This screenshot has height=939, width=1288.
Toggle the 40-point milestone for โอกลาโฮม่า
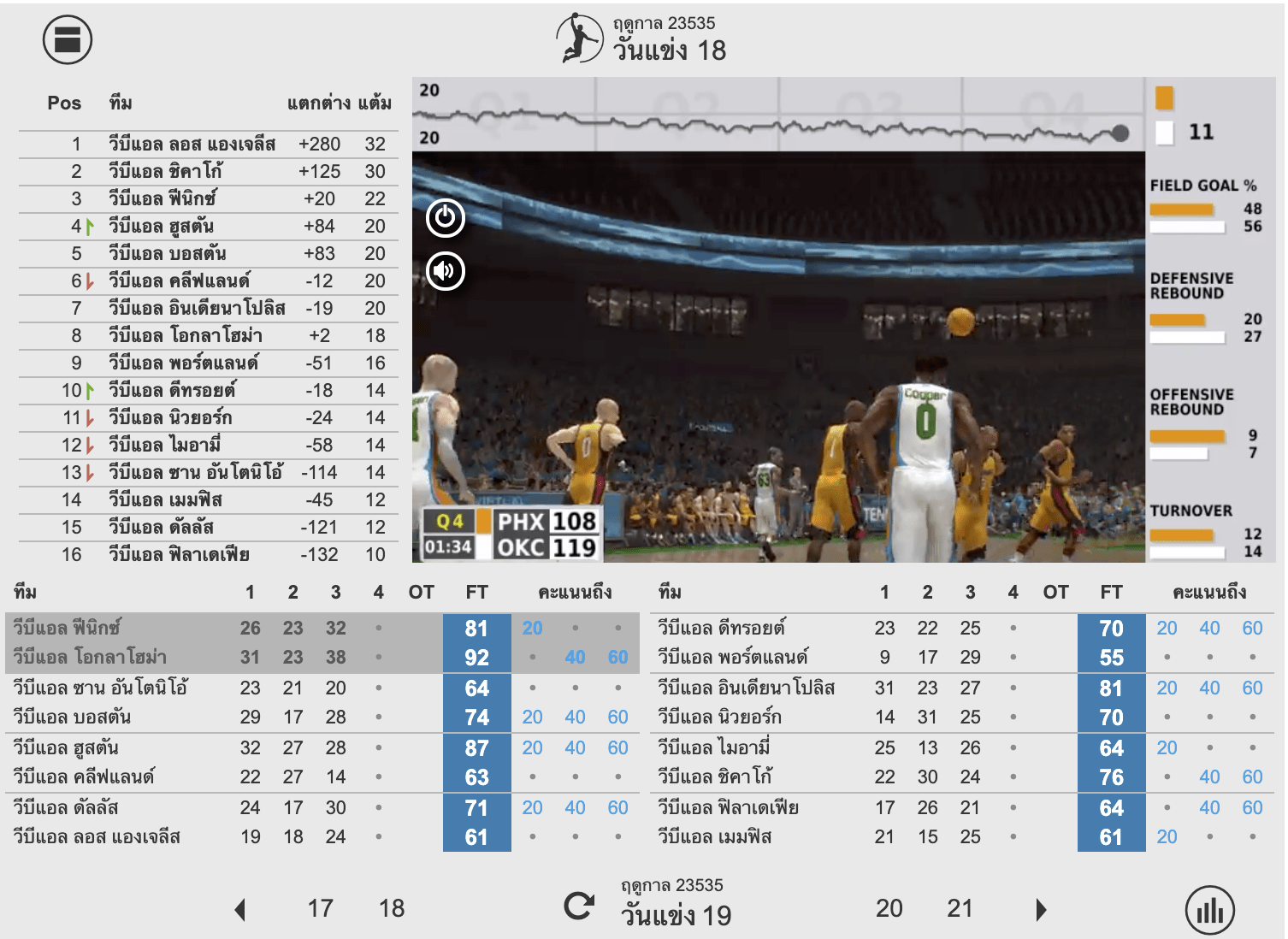[x=575, y=658]
